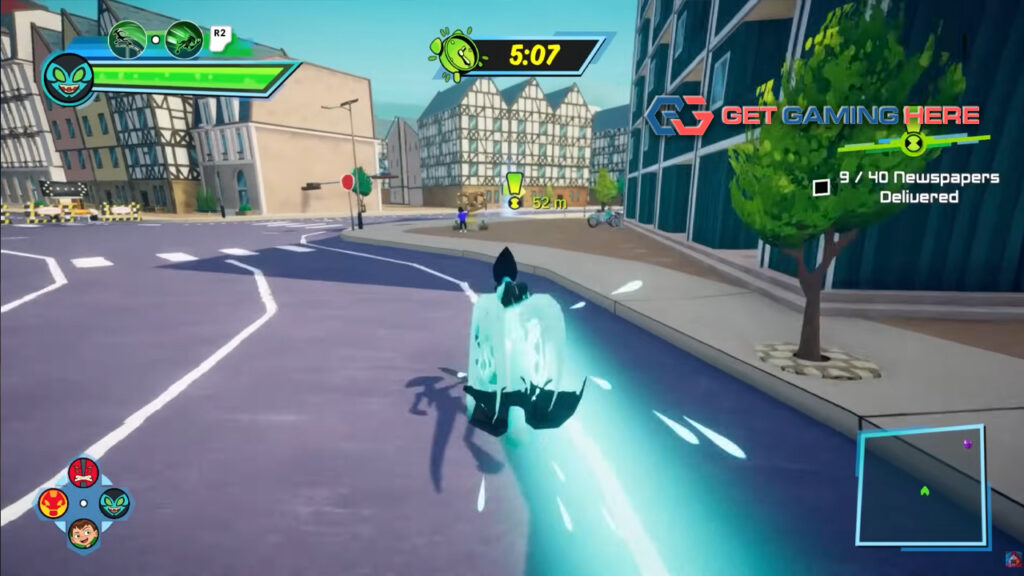The height and width of the screenshot is (576, 1024).
Task: Click the Get Gaming Here channel watermark
Action: (x=812, y=116)
